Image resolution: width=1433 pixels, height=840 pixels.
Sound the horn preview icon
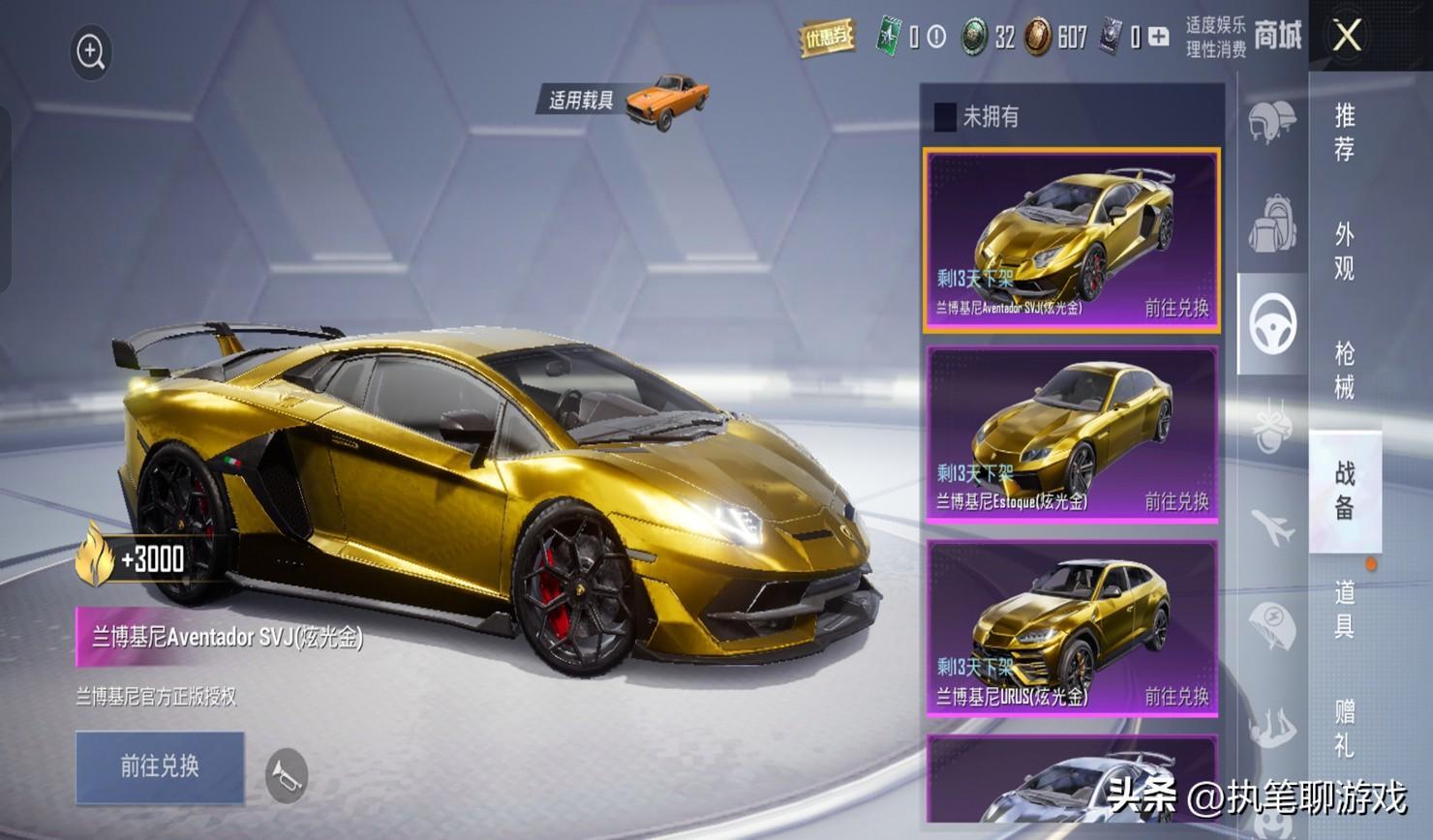287,775
